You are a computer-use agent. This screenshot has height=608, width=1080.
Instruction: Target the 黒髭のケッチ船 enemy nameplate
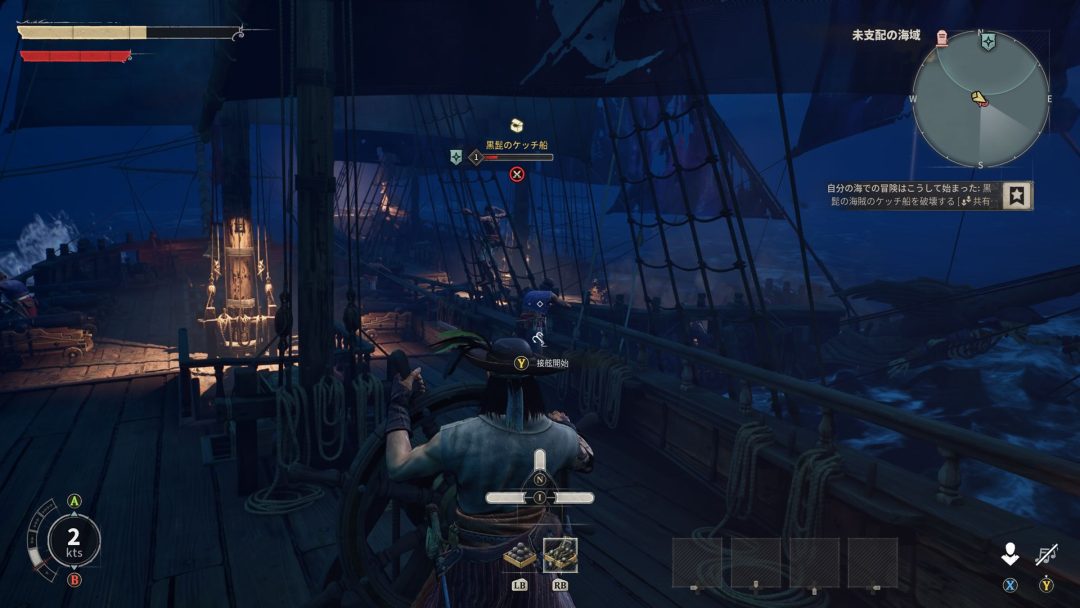click(516, 146)
